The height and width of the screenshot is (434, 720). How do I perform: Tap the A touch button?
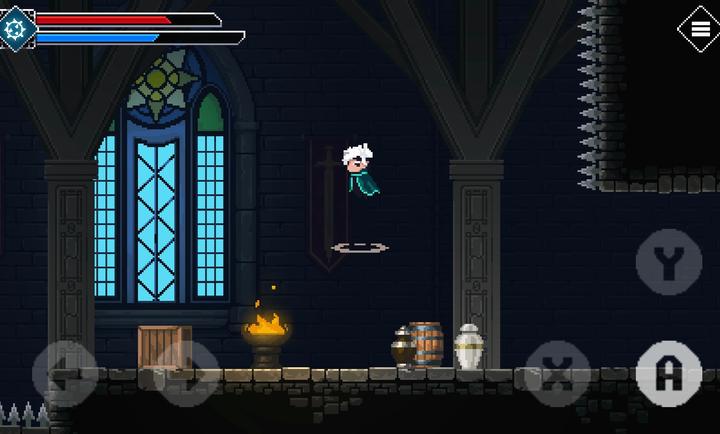(x=668, y=374)
